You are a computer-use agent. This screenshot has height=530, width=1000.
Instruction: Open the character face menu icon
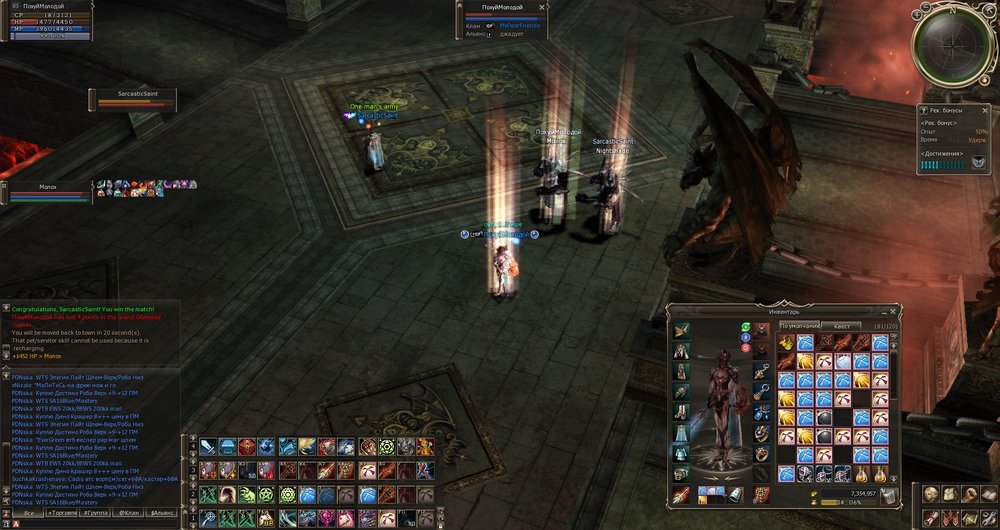pos(930,494)
